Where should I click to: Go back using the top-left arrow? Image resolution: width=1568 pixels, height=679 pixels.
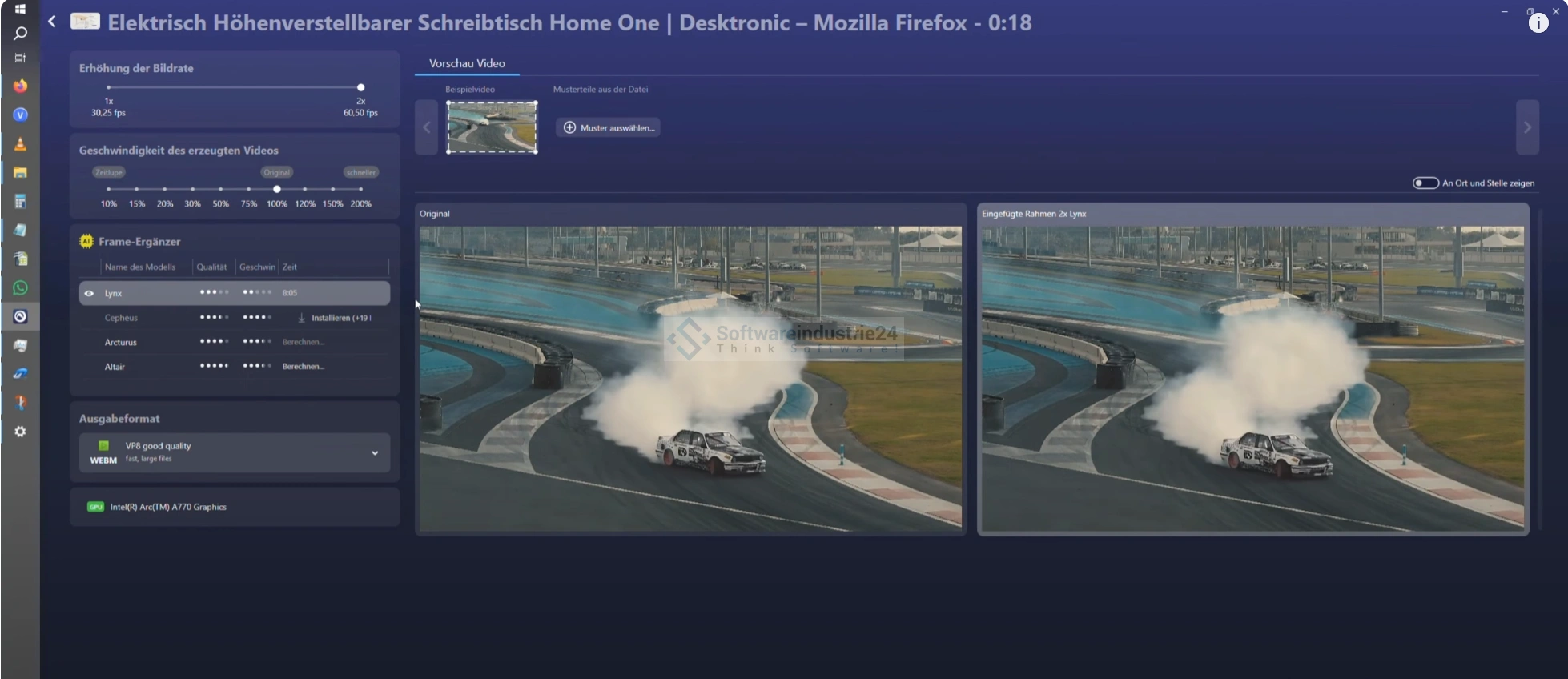[52, 22]
